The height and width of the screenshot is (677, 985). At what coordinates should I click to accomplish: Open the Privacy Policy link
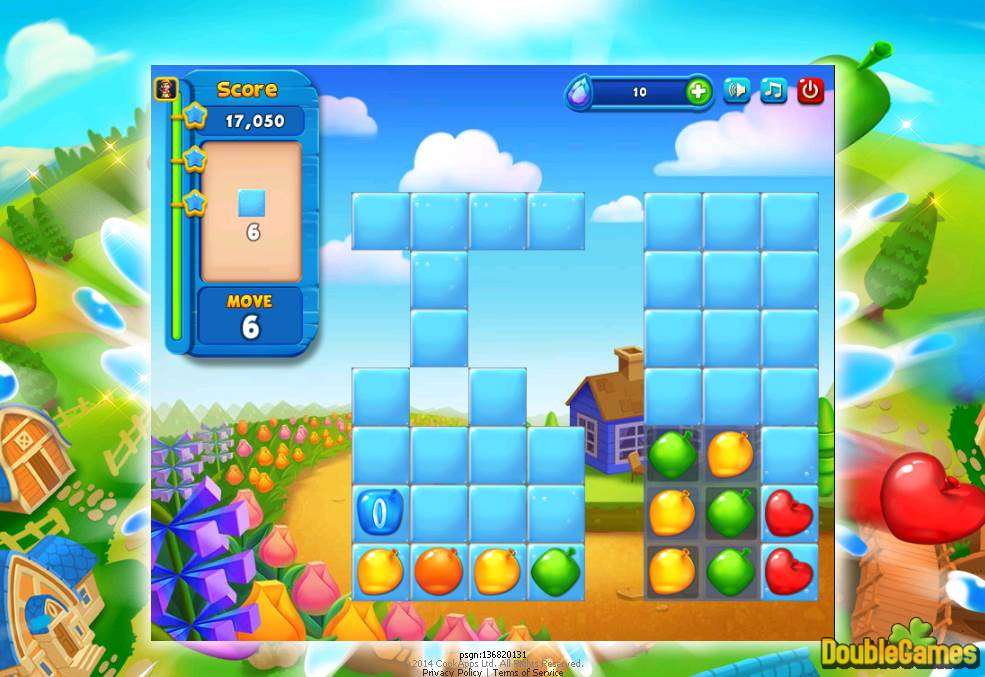point(453,672)
